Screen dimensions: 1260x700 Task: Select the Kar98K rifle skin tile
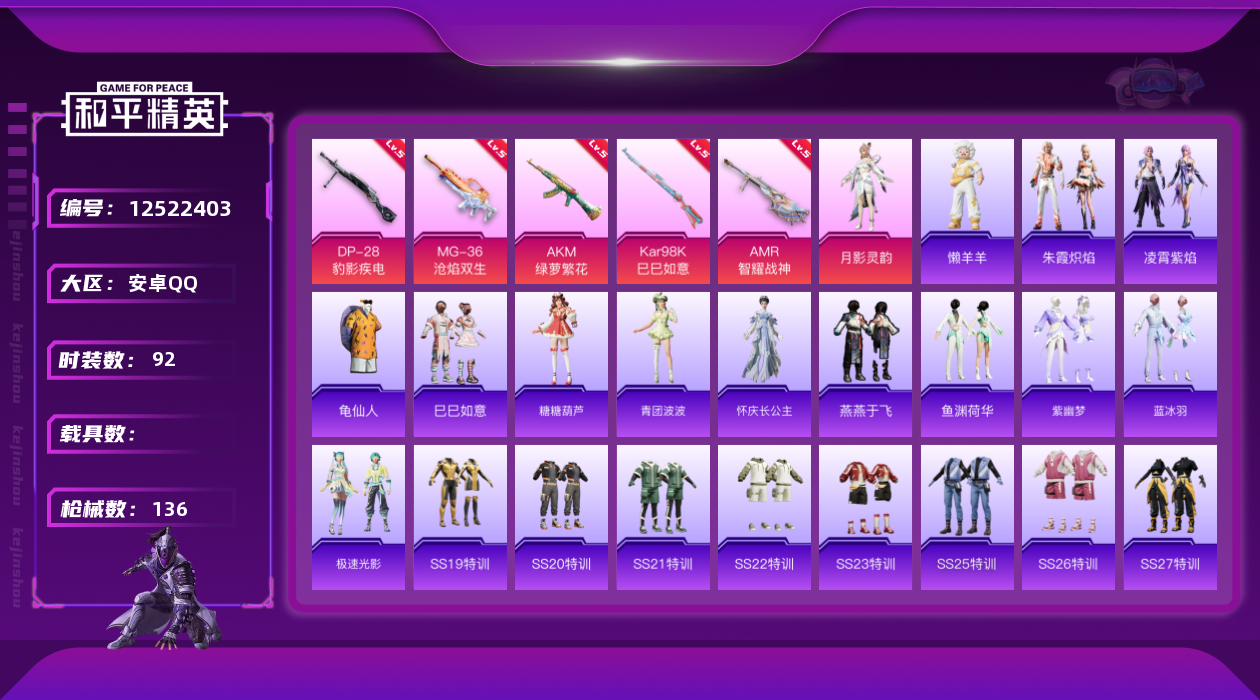(x=663, y=210)
